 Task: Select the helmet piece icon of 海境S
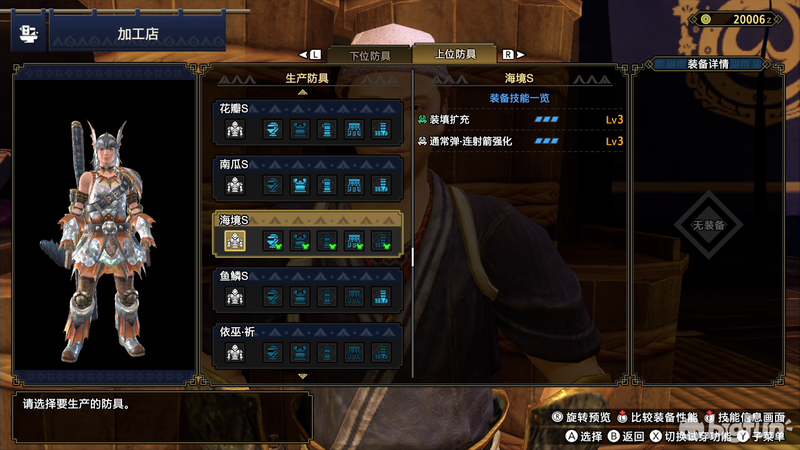[x=271, y=240]
